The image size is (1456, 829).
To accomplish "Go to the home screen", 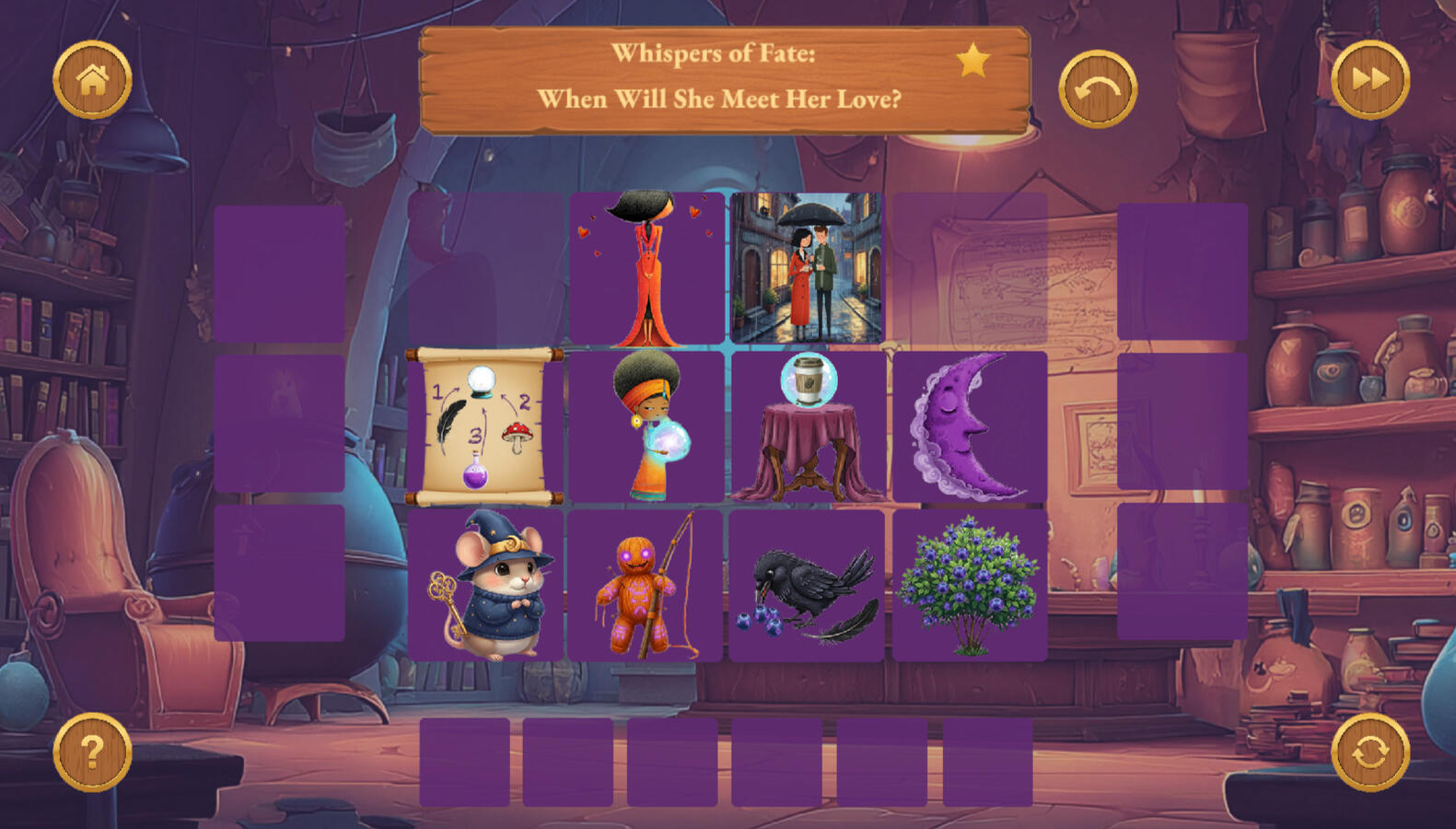I will 92,80.
